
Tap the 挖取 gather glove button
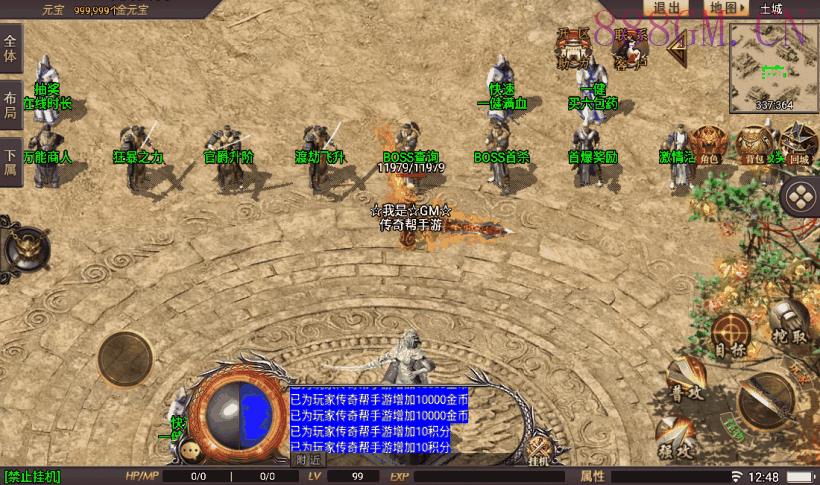789,325
